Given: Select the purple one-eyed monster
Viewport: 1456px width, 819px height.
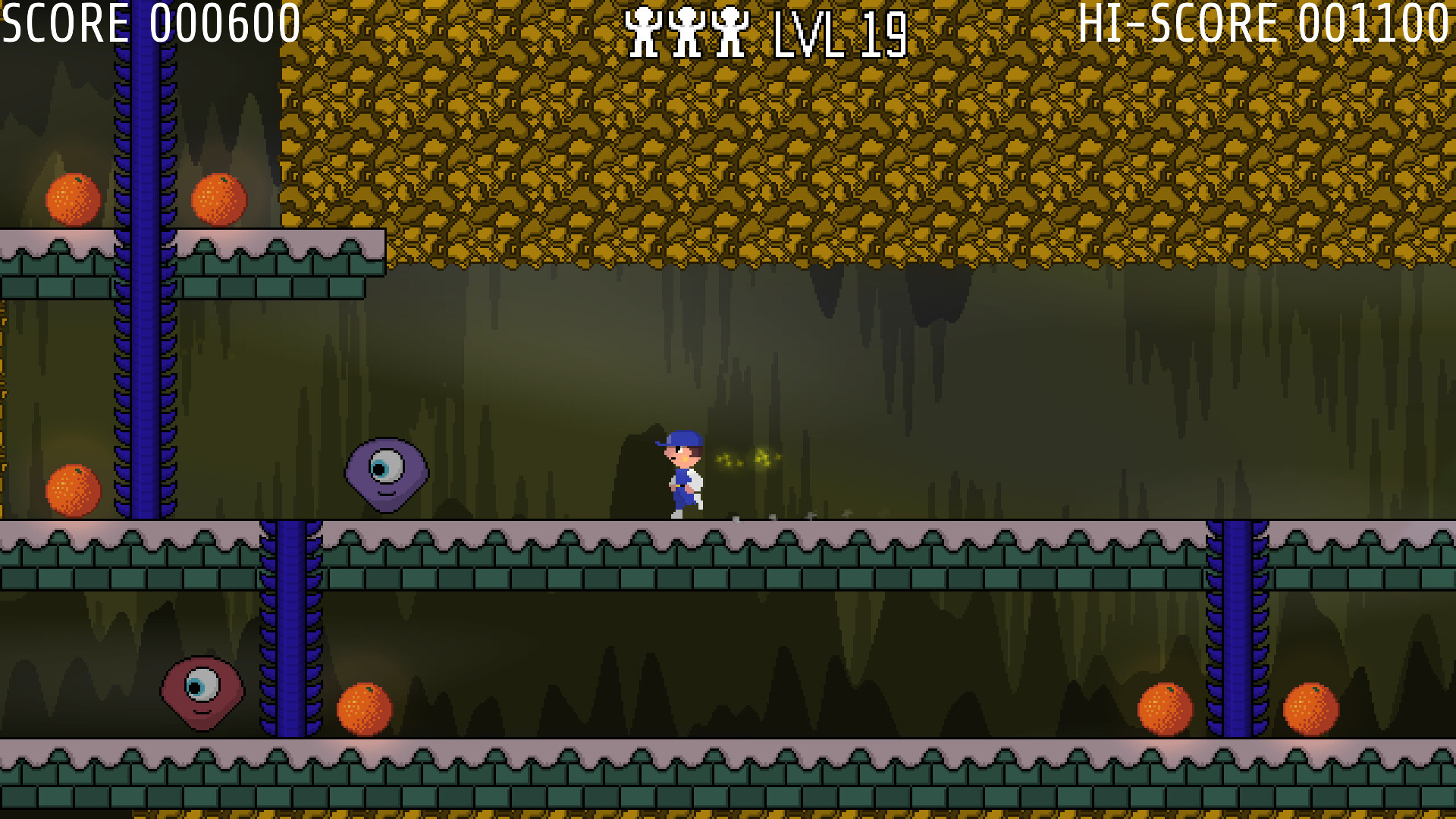Looking at the screenshot, I should click(x=387, y=474).
